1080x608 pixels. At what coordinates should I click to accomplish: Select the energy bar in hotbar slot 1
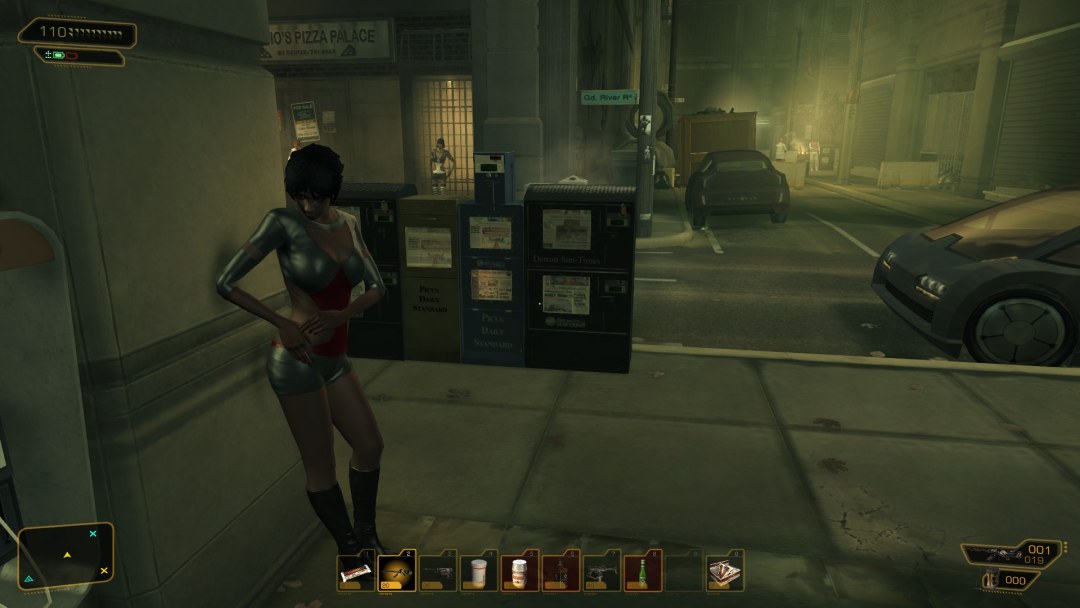tap(355, 572)
